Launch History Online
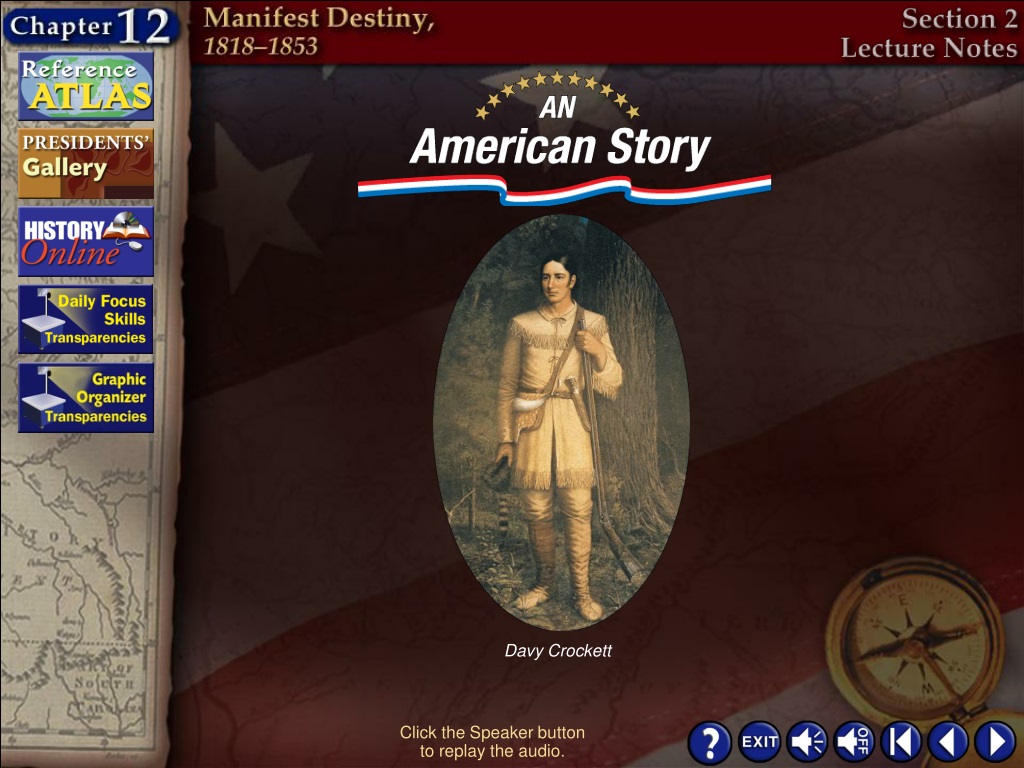The width and height of the screenshot is (1024, 768). point(86,241)
